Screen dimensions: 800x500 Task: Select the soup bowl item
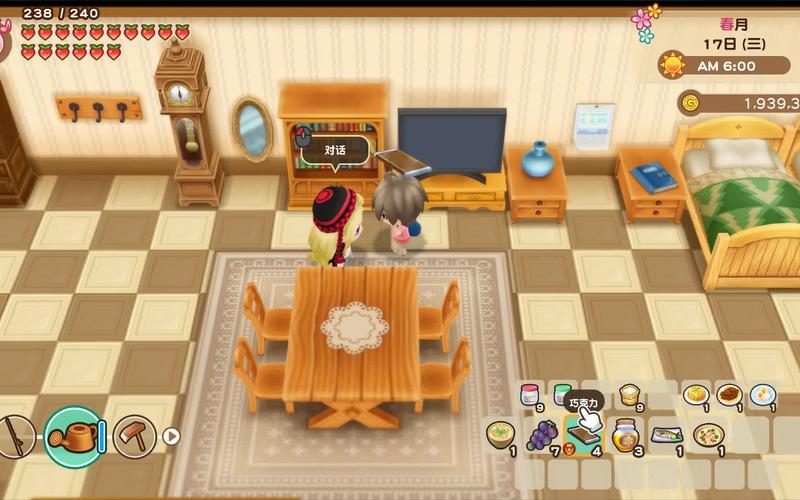point(499,435)
